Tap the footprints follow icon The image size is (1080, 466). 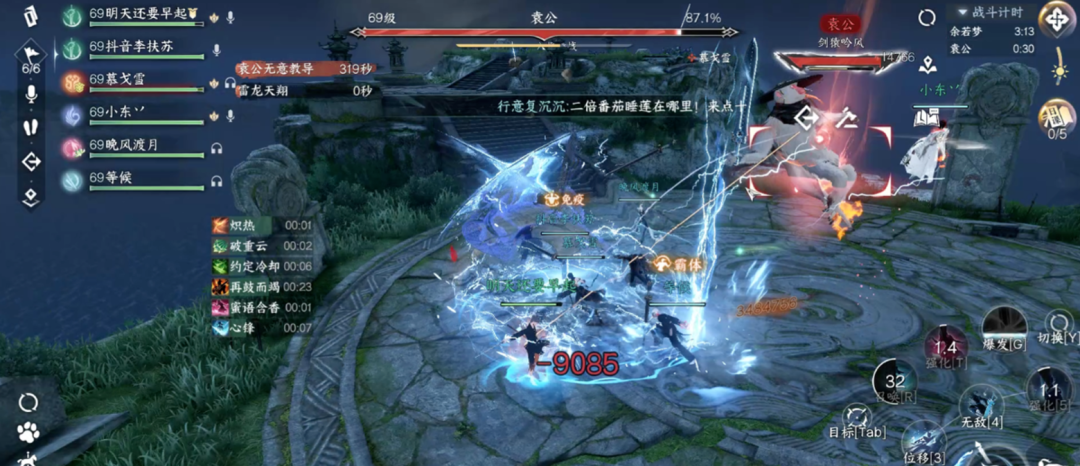coord(31,128)
